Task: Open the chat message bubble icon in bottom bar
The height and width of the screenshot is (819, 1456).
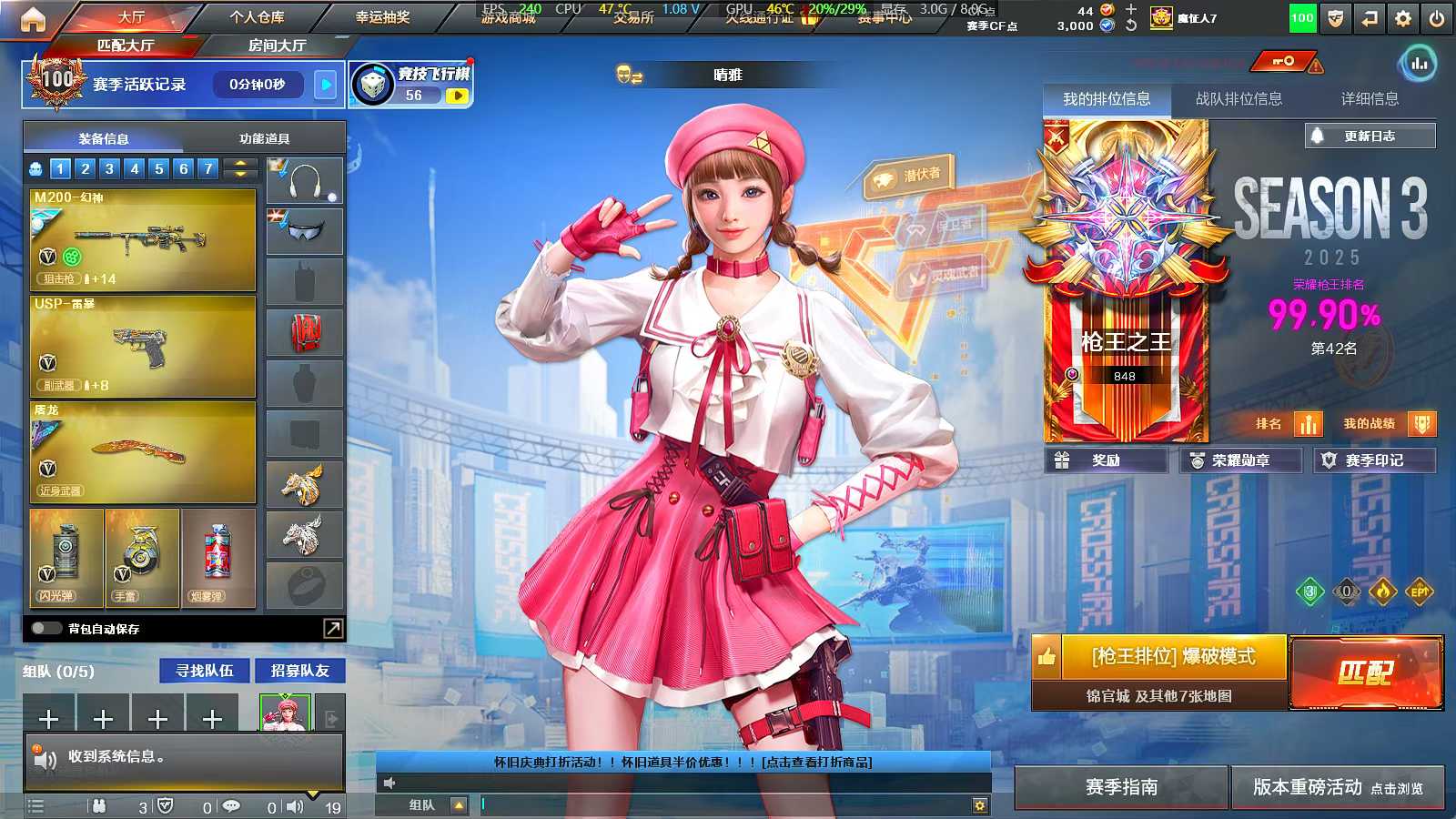Action: tap(230, 807)
